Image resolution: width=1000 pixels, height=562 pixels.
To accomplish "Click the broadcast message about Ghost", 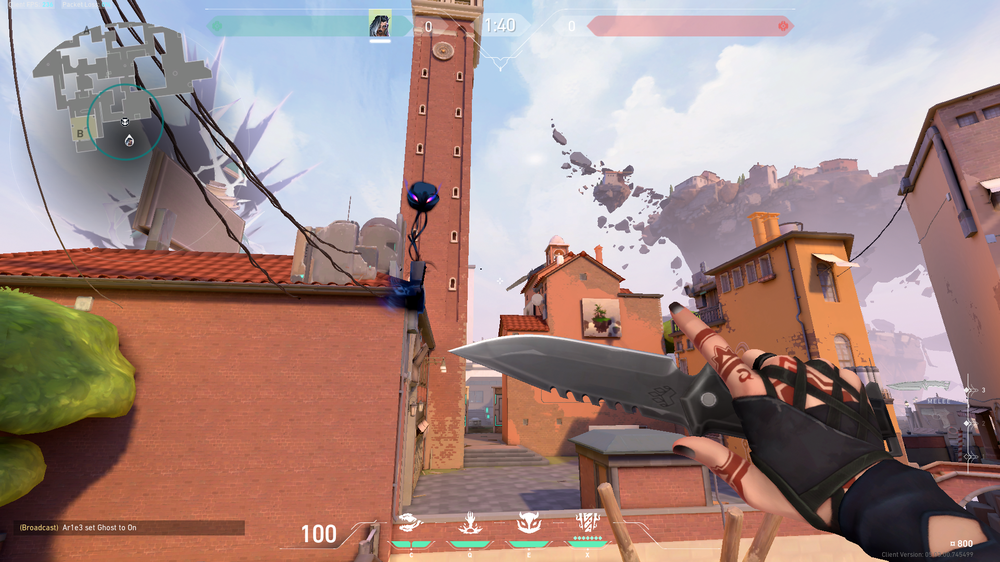I will click(x=120, y=527).
